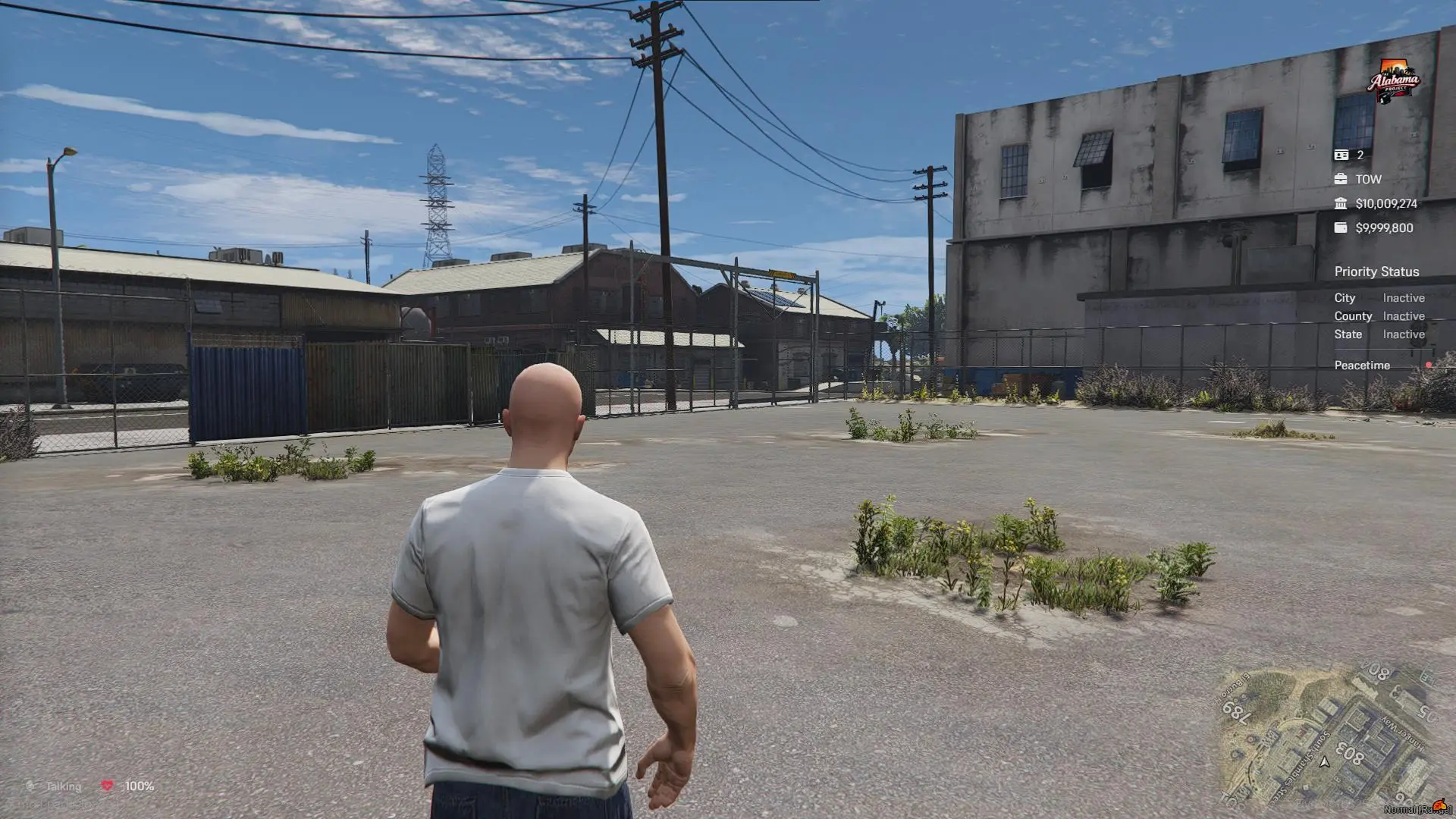This screenshot has height=819, width=1456.
Task: Expand the Peacetime status entry
Action: pyautogui.click(x=1361, y=365)
